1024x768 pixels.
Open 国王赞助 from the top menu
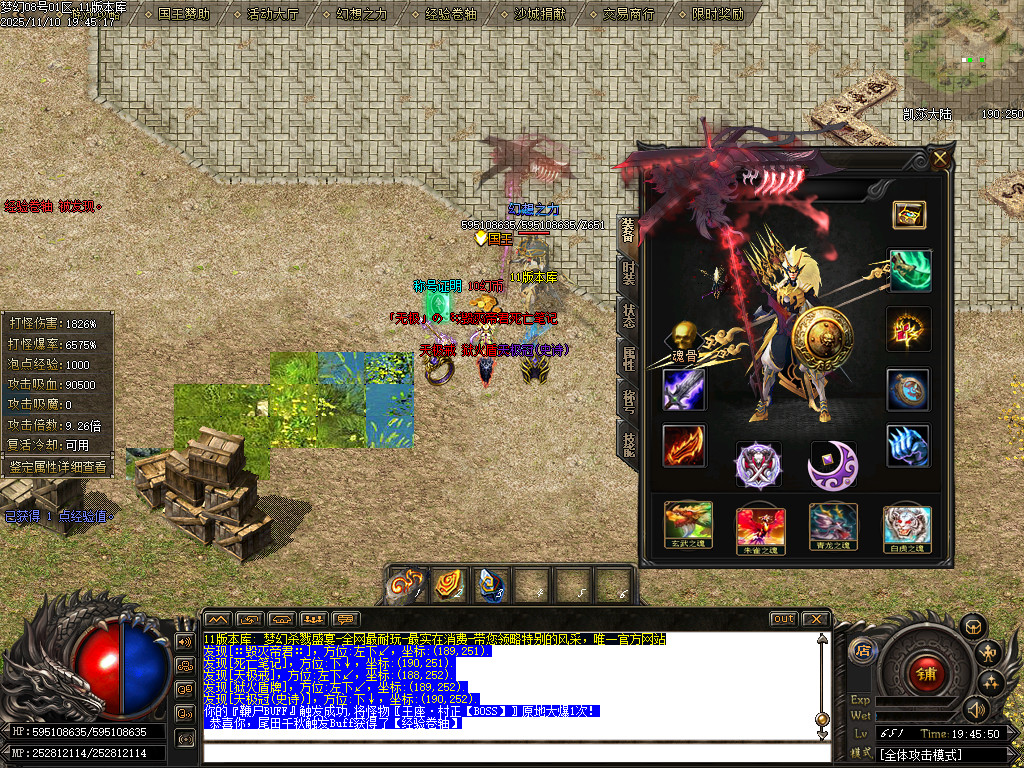pyautogui.click(x=184, y=14)
